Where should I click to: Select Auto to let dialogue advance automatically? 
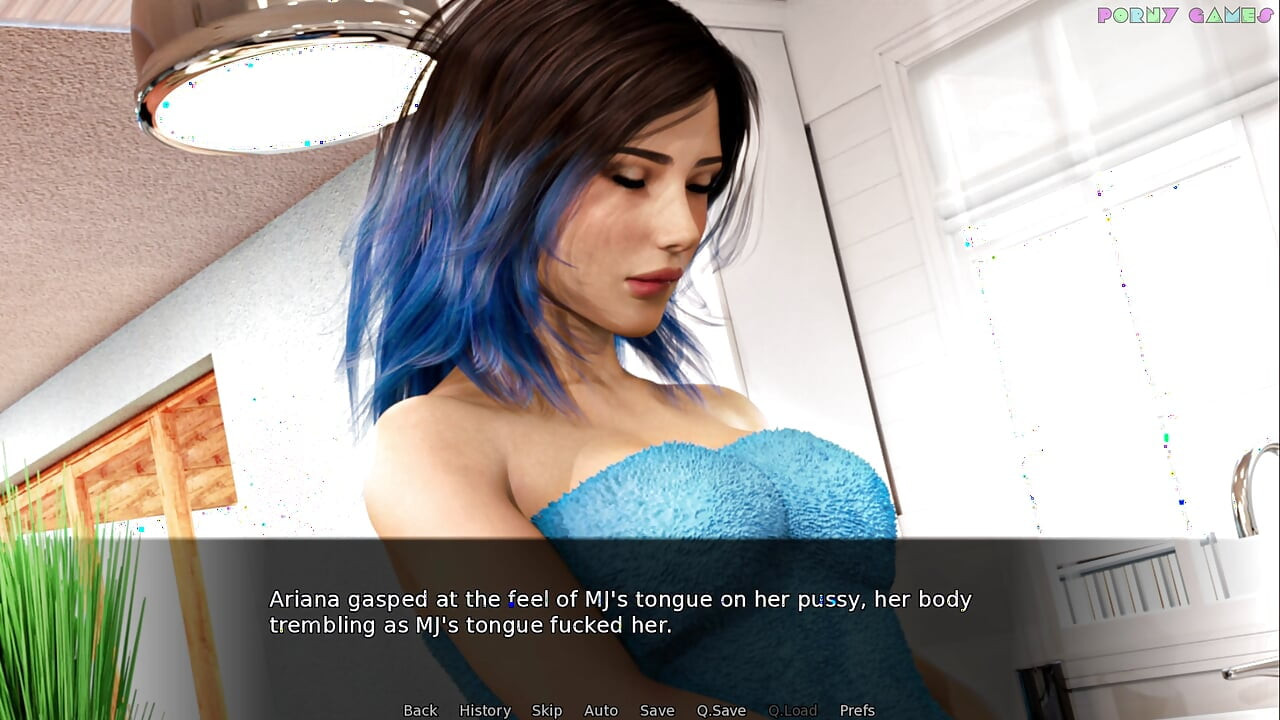click(x=601, y=710)
